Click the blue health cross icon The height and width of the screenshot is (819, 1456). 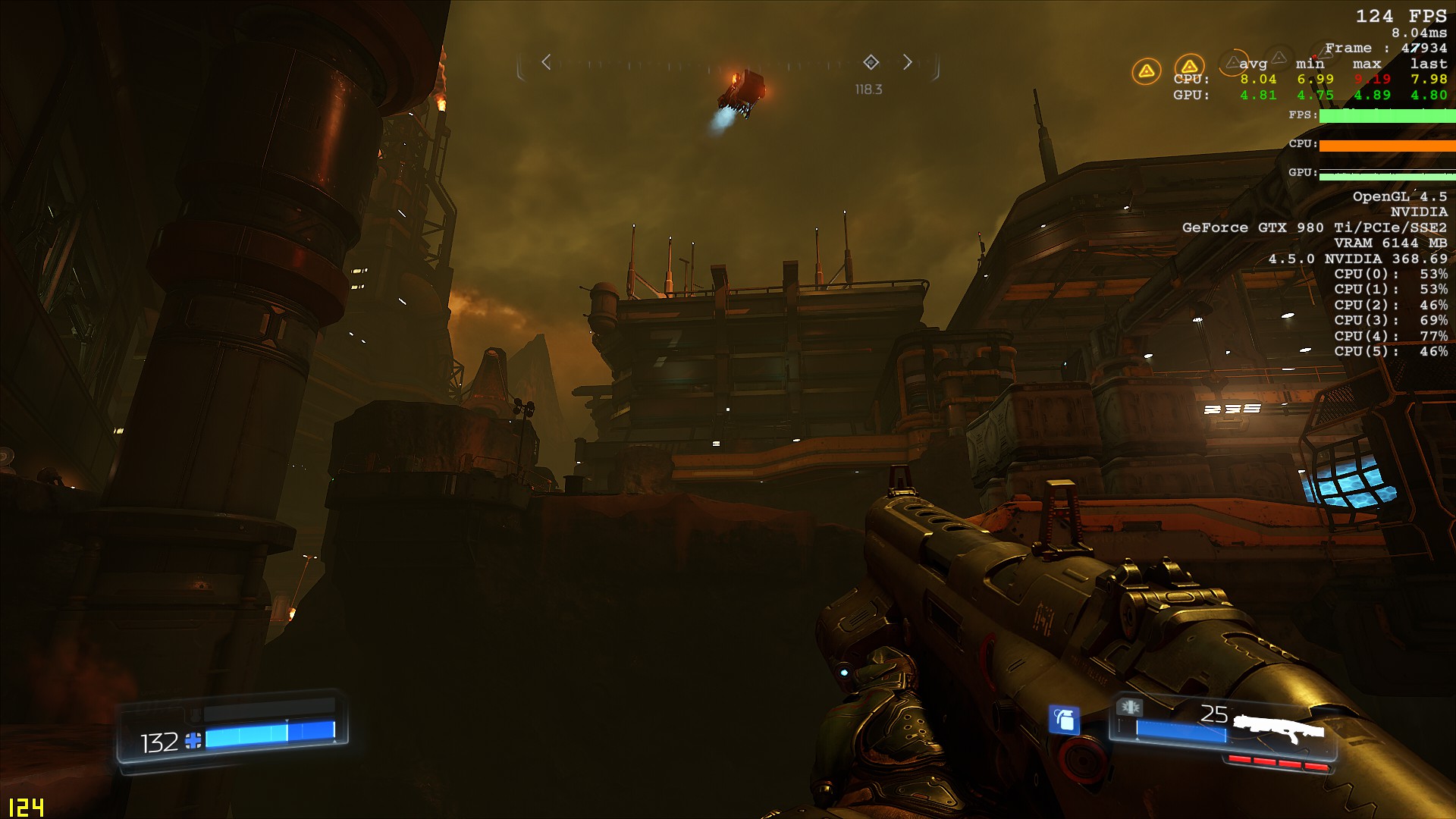pyautogui.click(x=193, y=741)
